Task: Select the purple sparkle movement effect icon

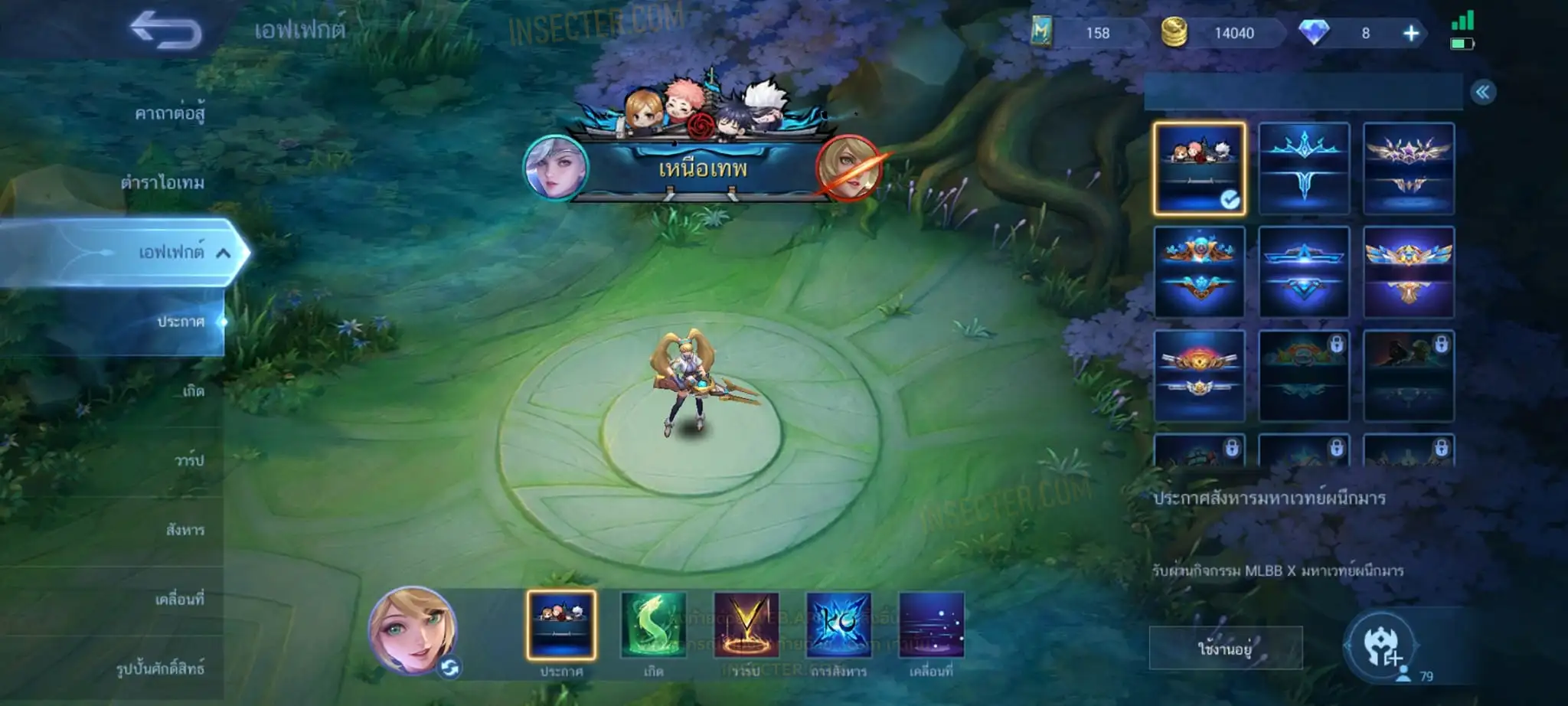Action: 931,626
